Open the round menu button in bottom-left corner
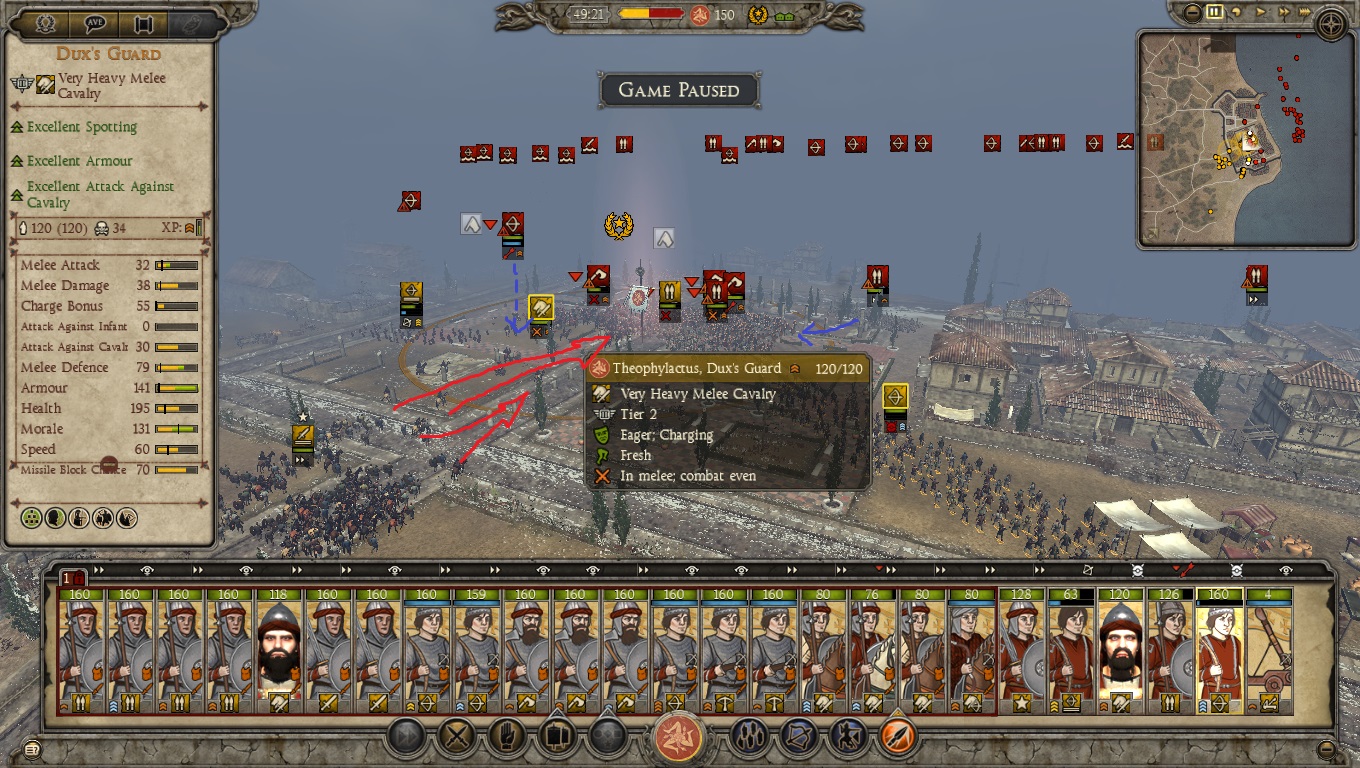 pos(32,748)
